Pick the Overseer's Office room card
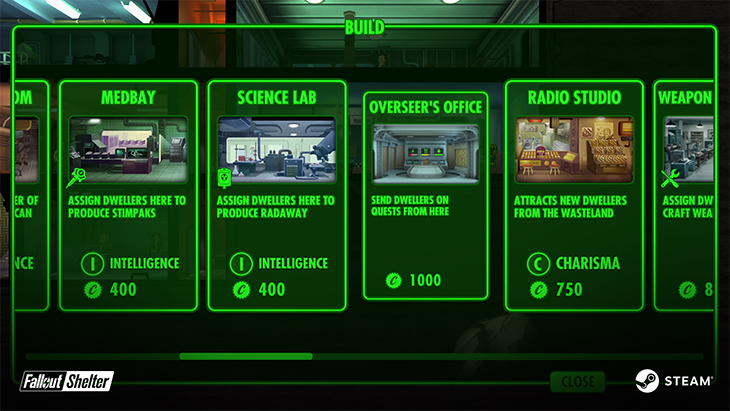Image resolution: width=730 pixels, height=411 pixels. click(x=425, y=195)
